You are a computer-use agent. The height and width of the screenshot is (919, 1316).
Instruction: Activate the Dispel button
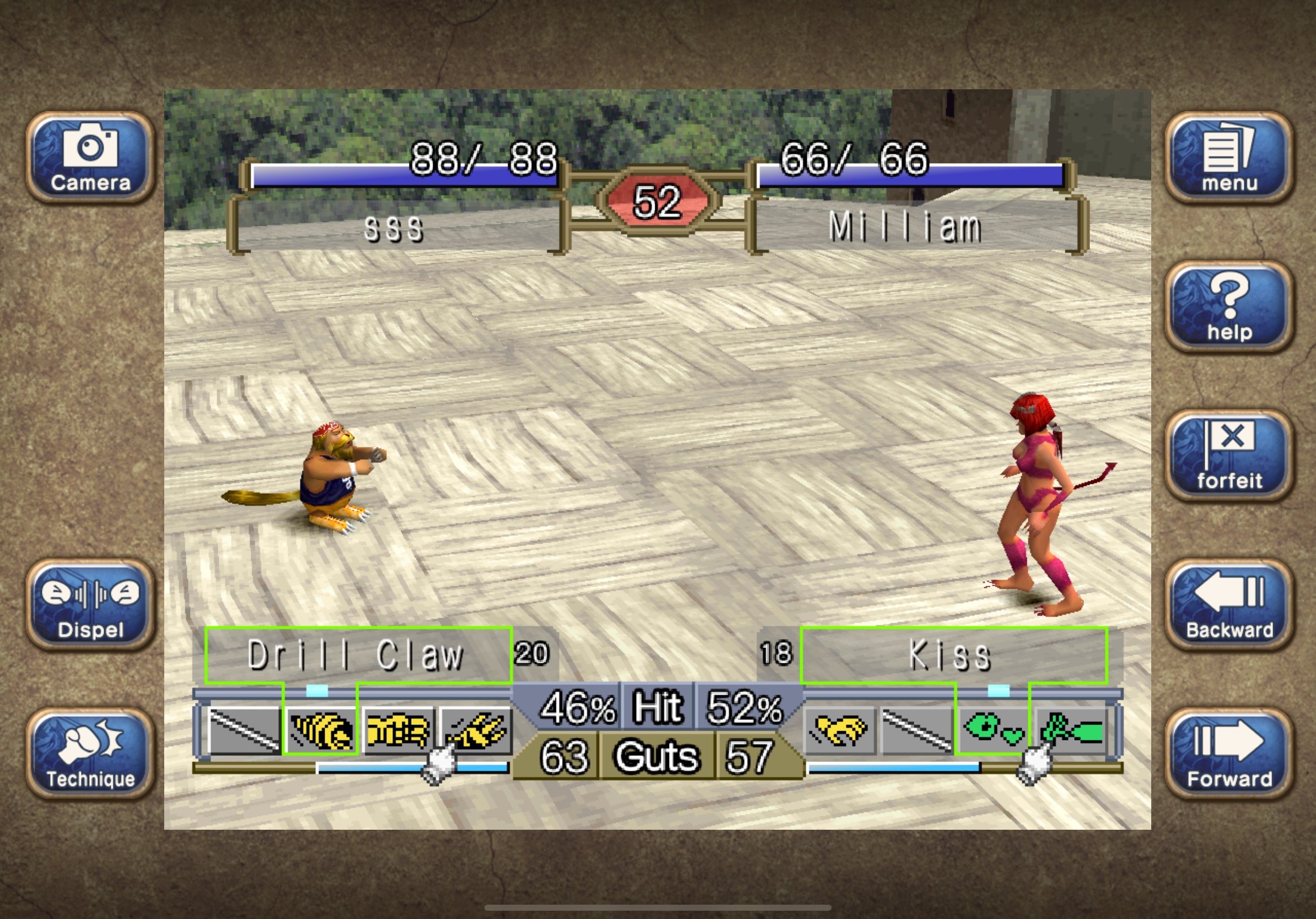(x=90, y=604)
